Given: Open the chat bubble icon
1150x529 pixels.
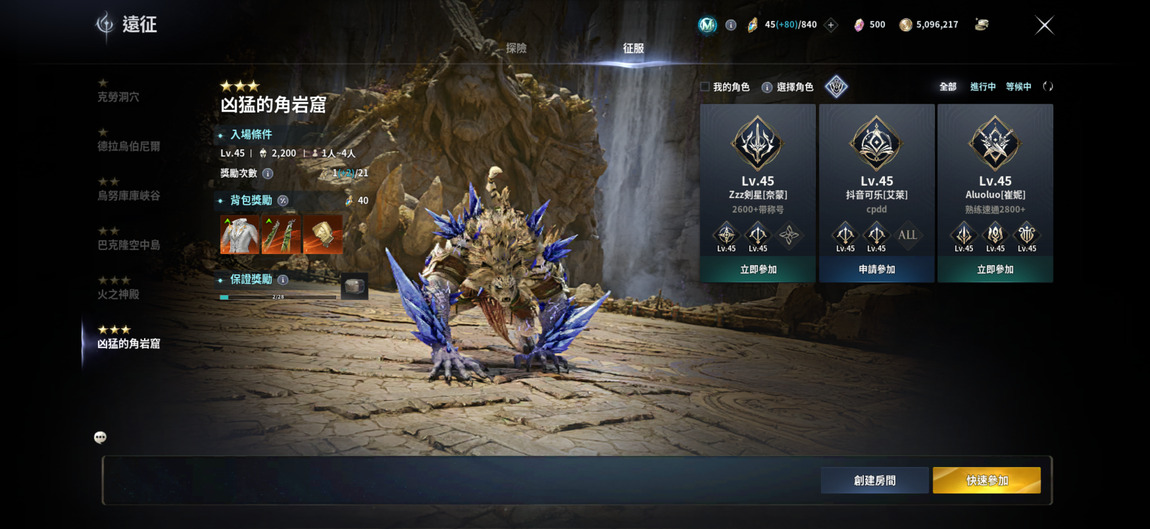Looking at the screenshot, I should point(100,437).
